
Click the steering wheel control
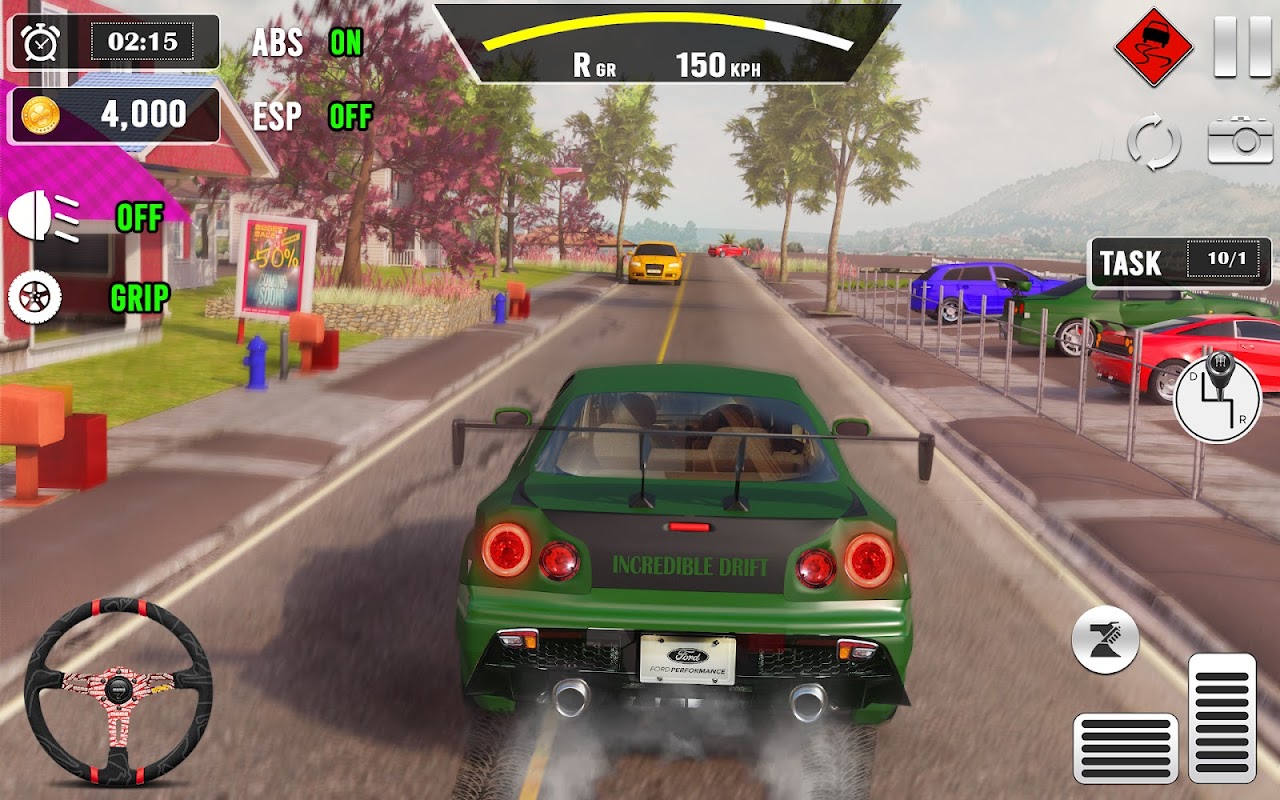point(118,690)
